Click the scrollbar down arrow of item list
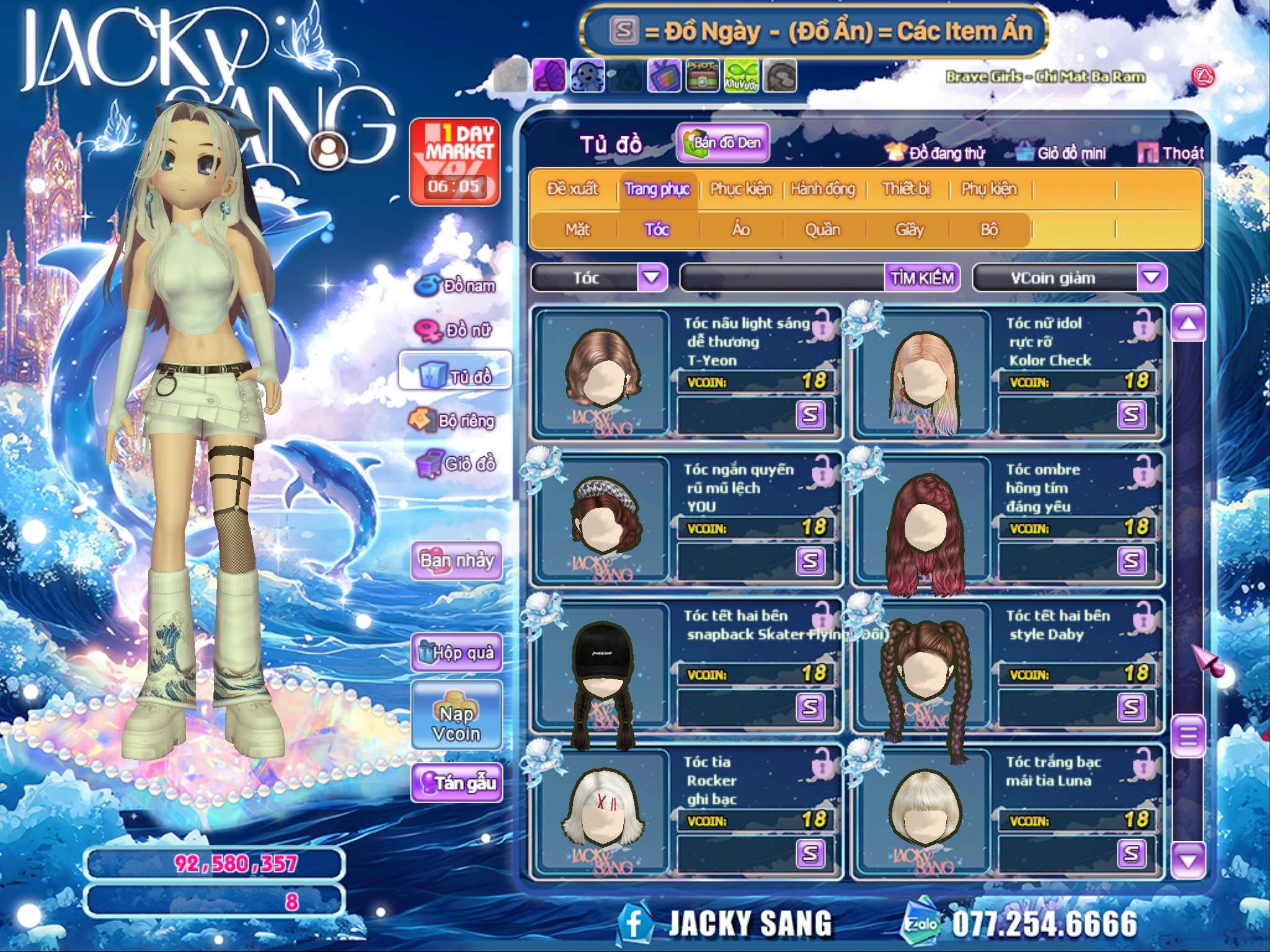 click(1188, 860)
